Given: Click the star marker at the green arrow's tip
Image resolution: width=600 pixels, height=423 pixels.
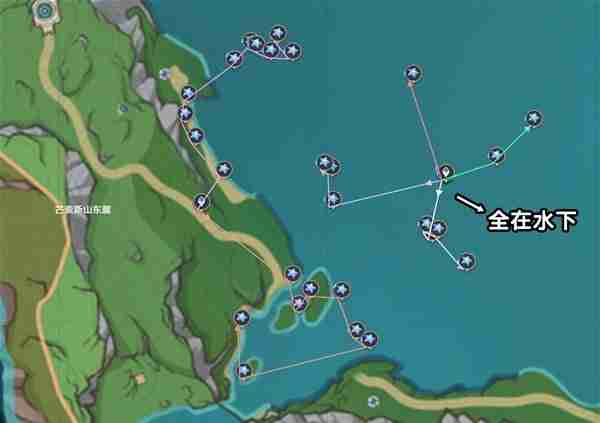Looking at the screenshot, I should pos(535,118).
